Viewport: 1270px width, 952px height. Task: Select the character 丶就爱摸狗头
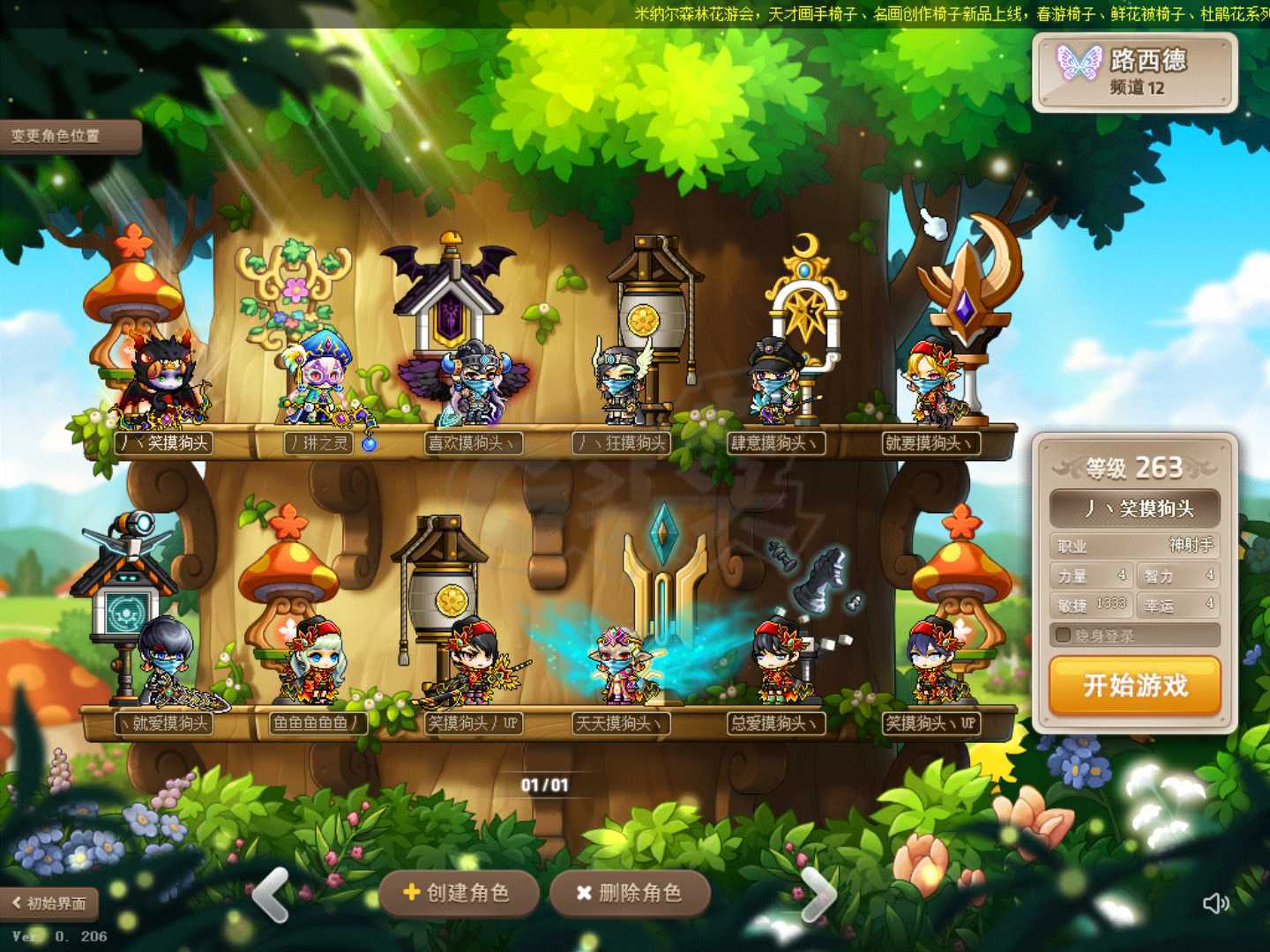[164, 666]
